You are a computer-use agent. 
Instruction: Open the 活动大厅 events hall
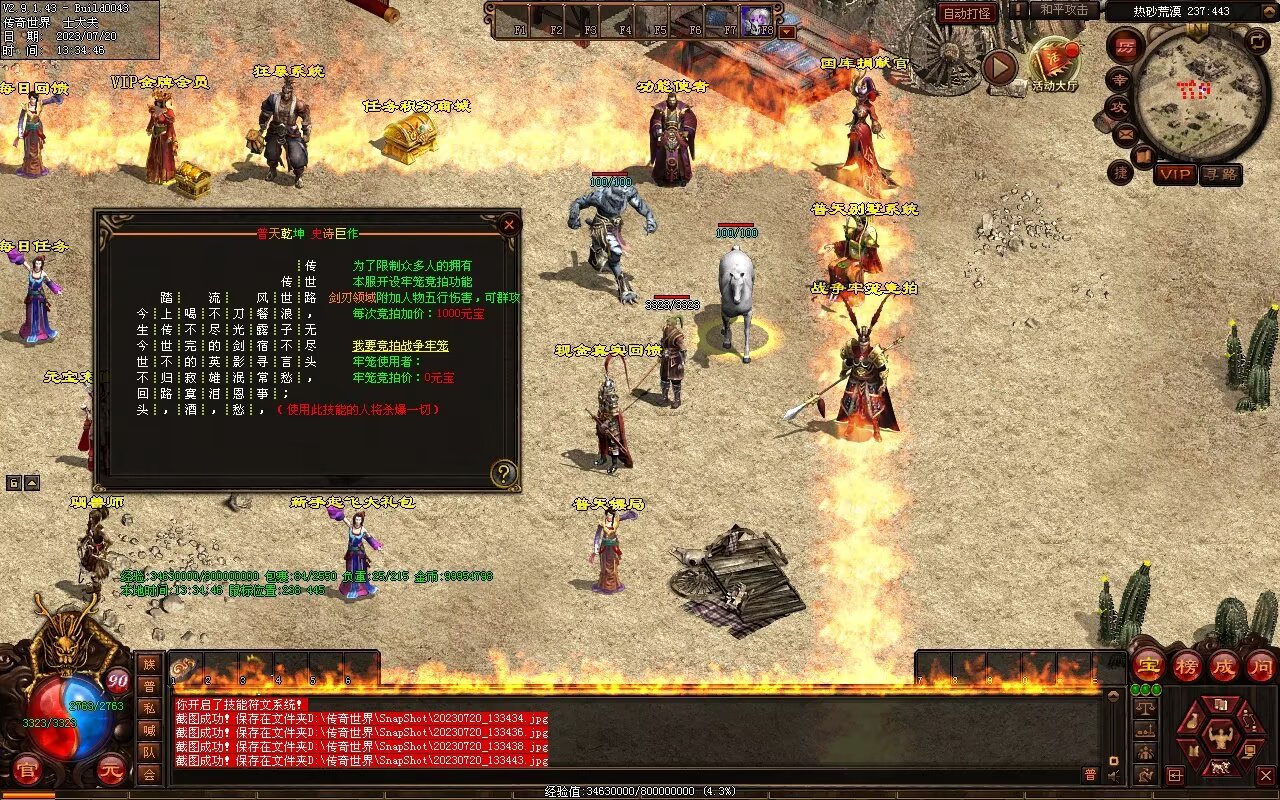pos(1054,64)
